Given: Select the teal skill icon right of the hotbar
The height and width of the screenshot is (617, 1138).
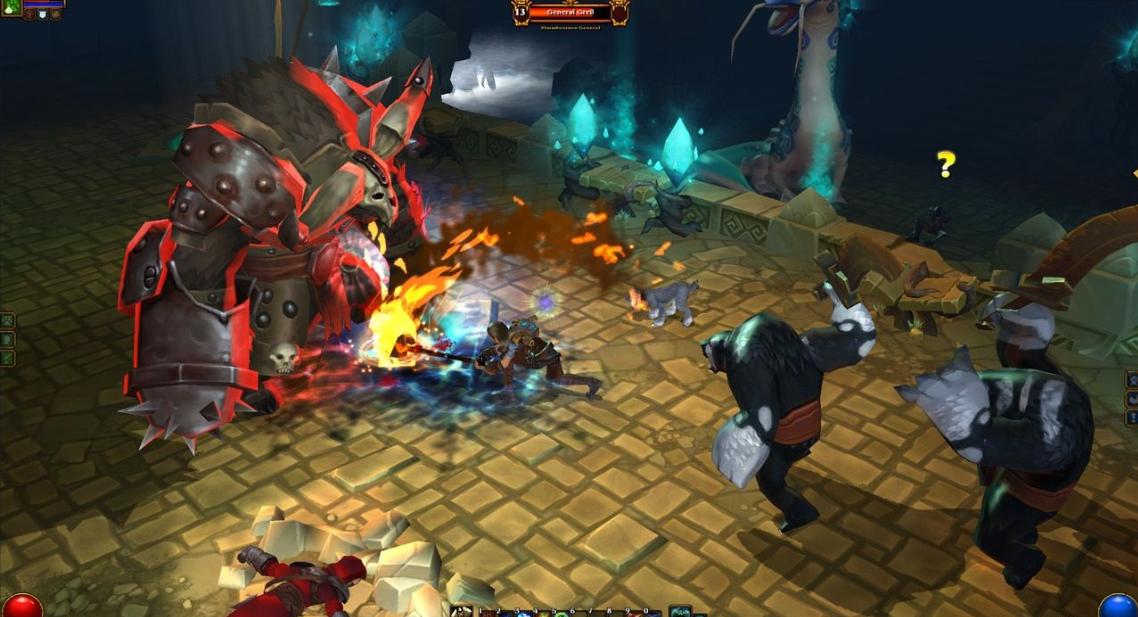Looking at the screenshot, I should pos(680,611).
